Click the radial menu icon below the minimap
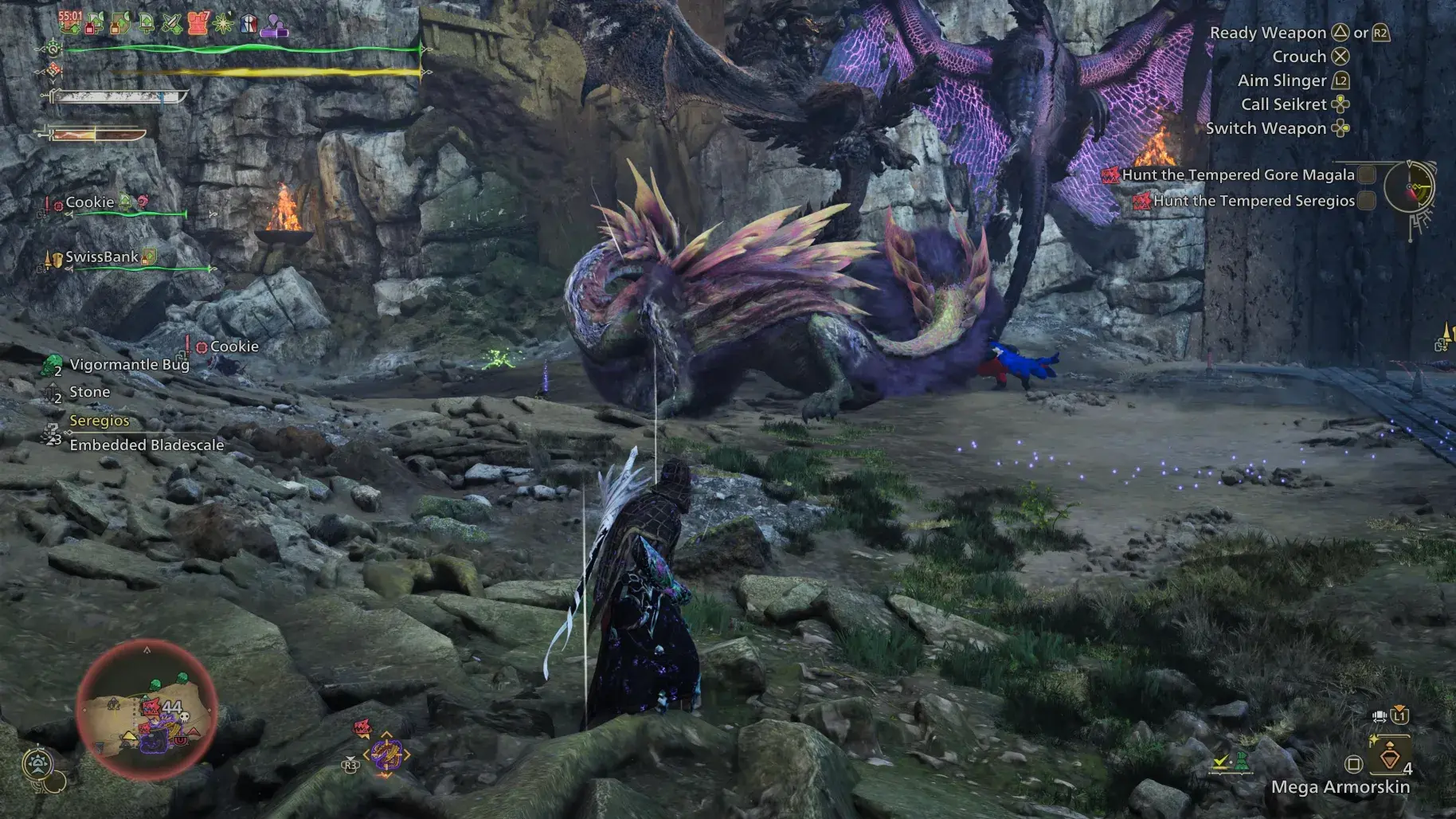This screenshot has height=819, width=1456. pos(38,765)
